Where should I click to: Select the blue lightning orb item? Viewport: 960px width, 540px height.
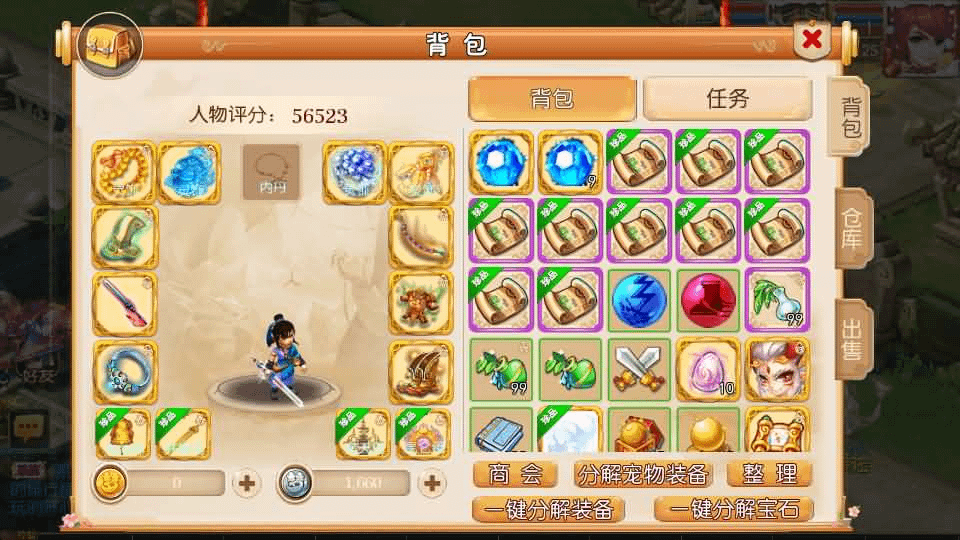(639, 299)
